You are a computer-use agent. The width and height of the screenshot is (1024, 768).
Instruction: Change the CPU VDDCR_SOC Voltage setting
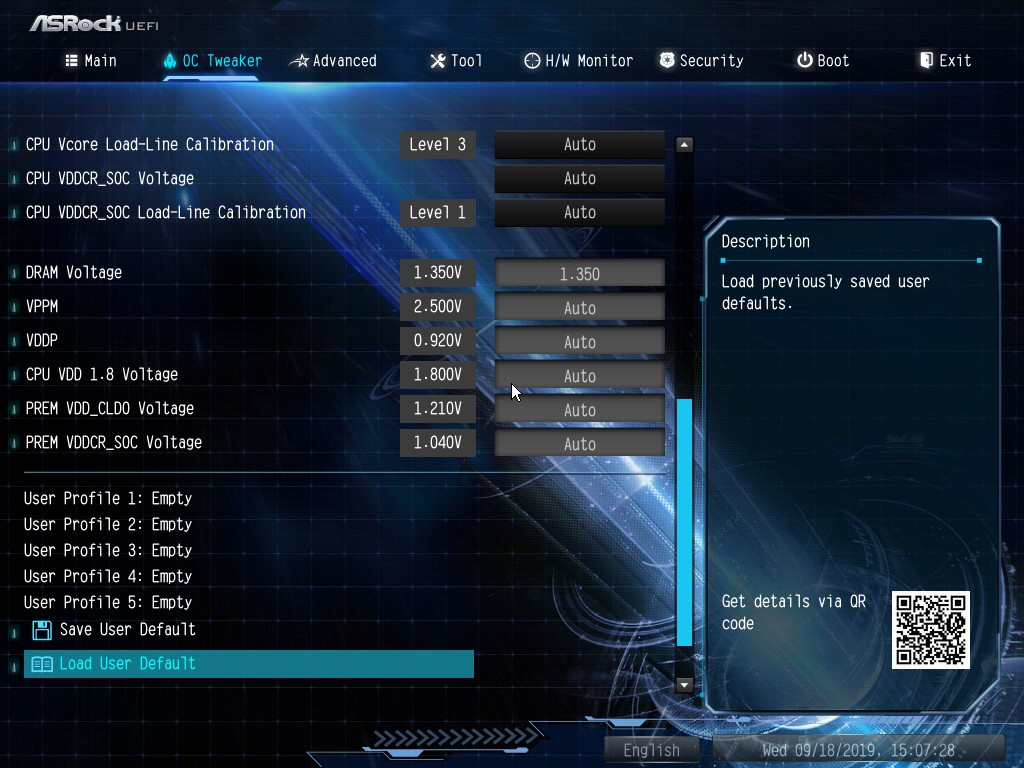tap(579, 179)
